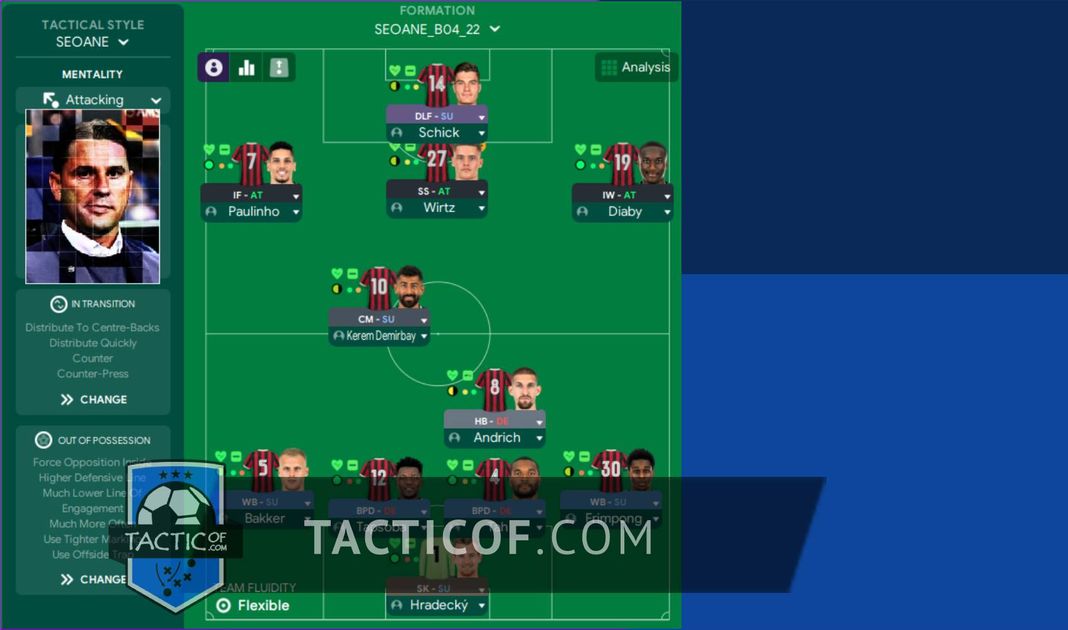Select goalkeeper Hradecký's name dropdown
The image size is (1068, 630).
click(438, 605)
